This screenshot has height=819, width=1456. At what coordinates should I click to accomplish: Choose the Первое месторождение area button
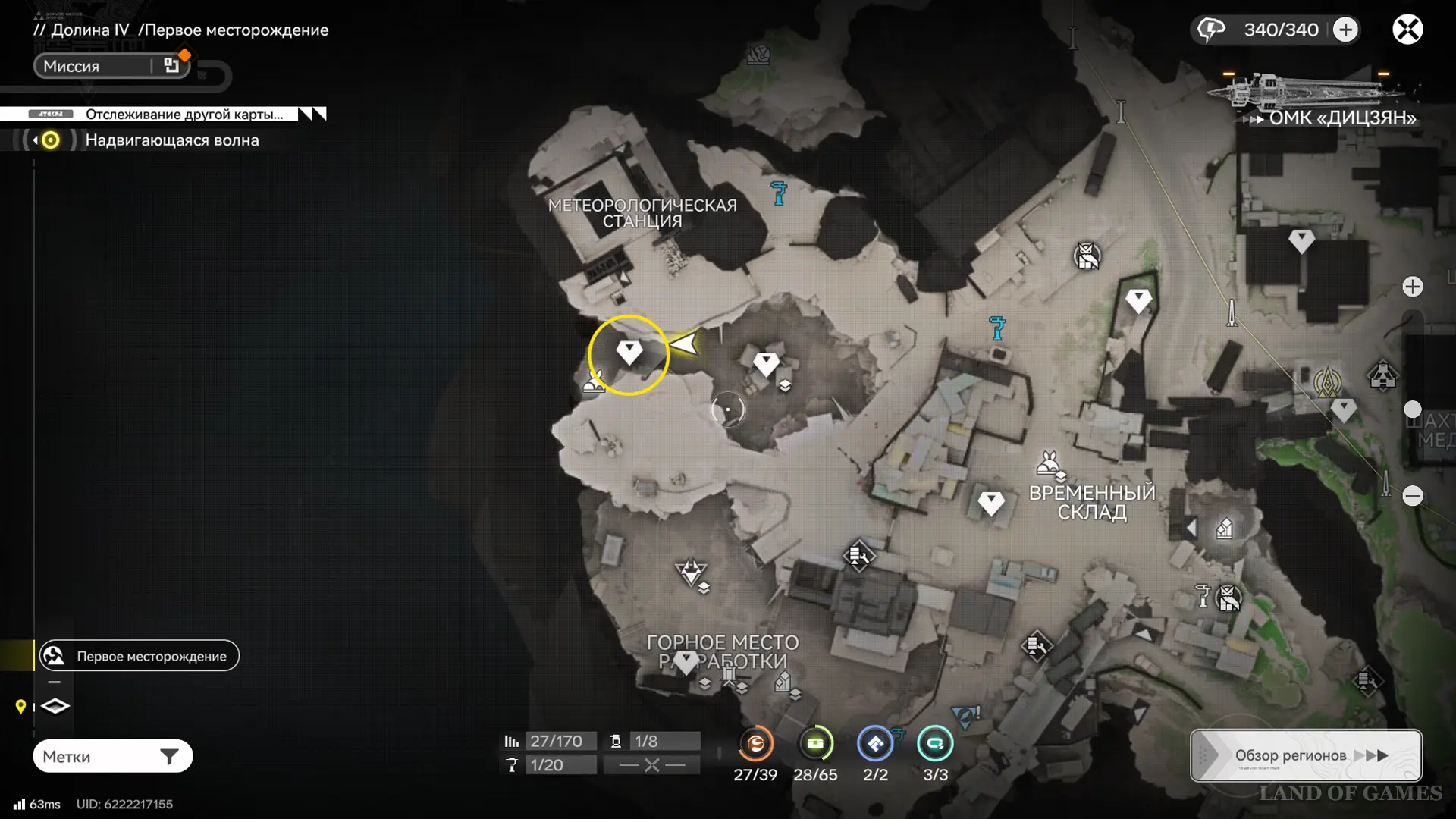point(140,656)
